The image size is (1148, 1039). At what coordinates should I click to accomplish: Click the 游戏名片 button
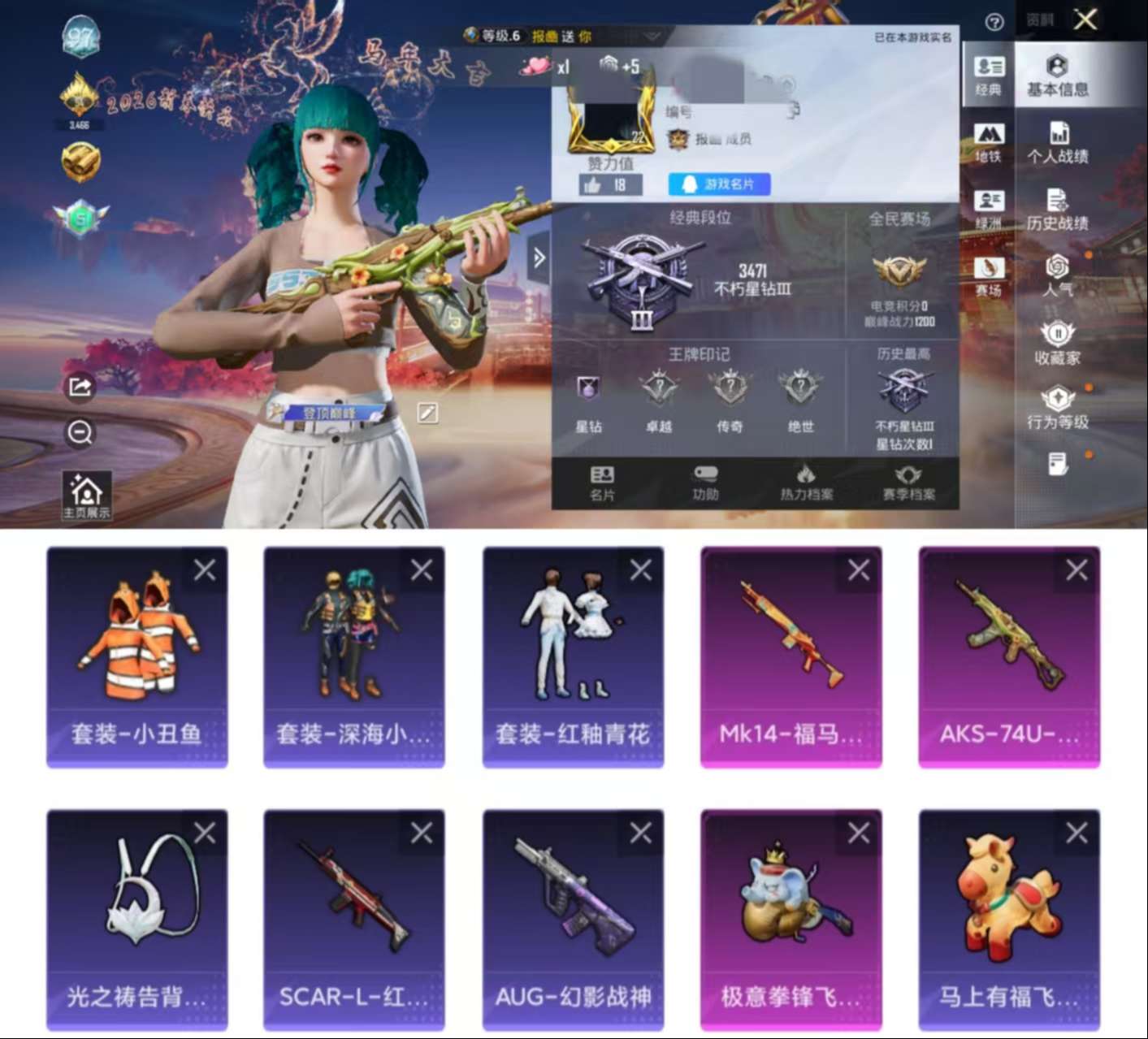coord(718,184)
